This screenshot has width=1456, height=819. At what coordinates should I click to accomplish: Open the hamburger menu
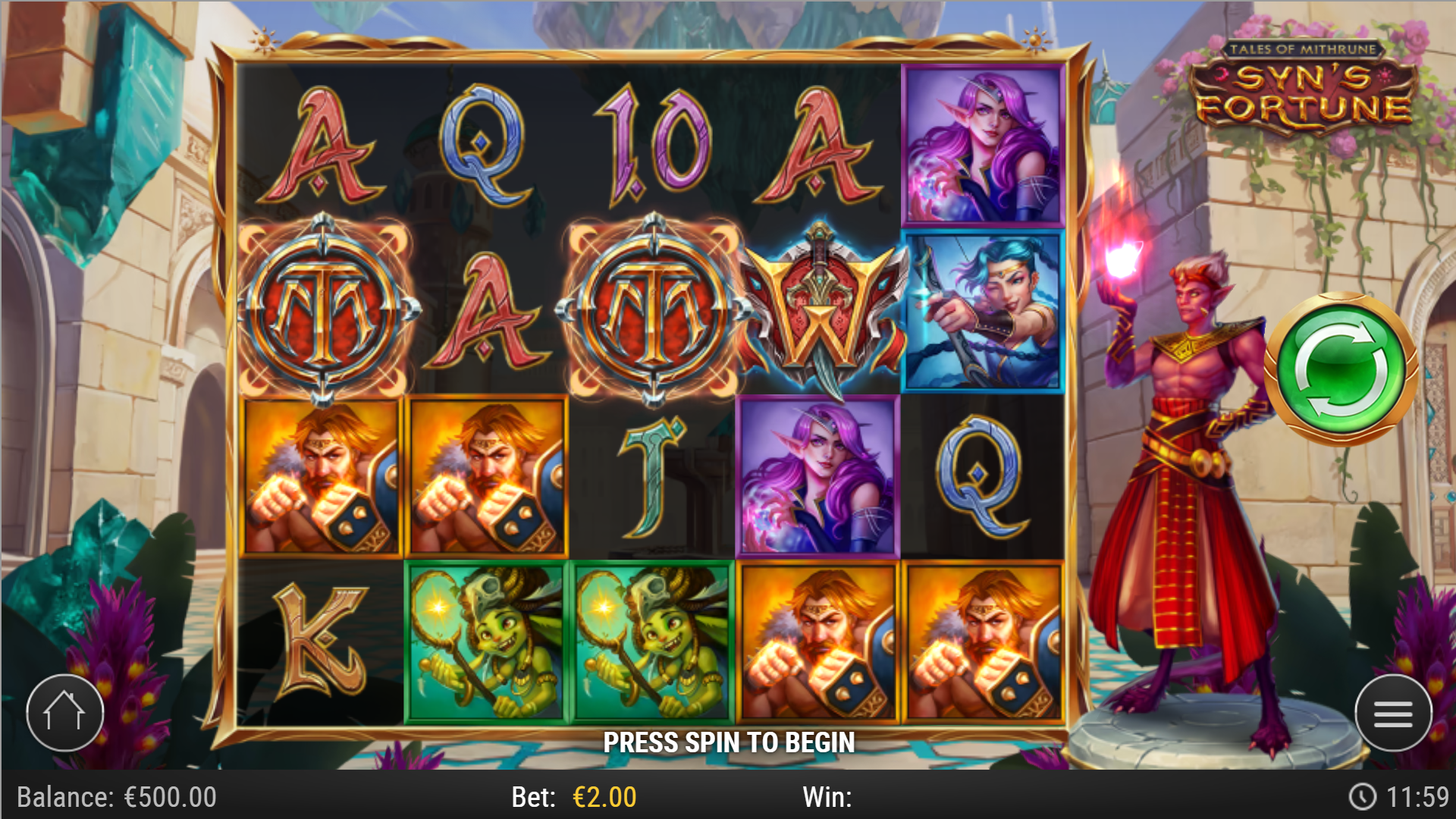(x=1394, y=714)
